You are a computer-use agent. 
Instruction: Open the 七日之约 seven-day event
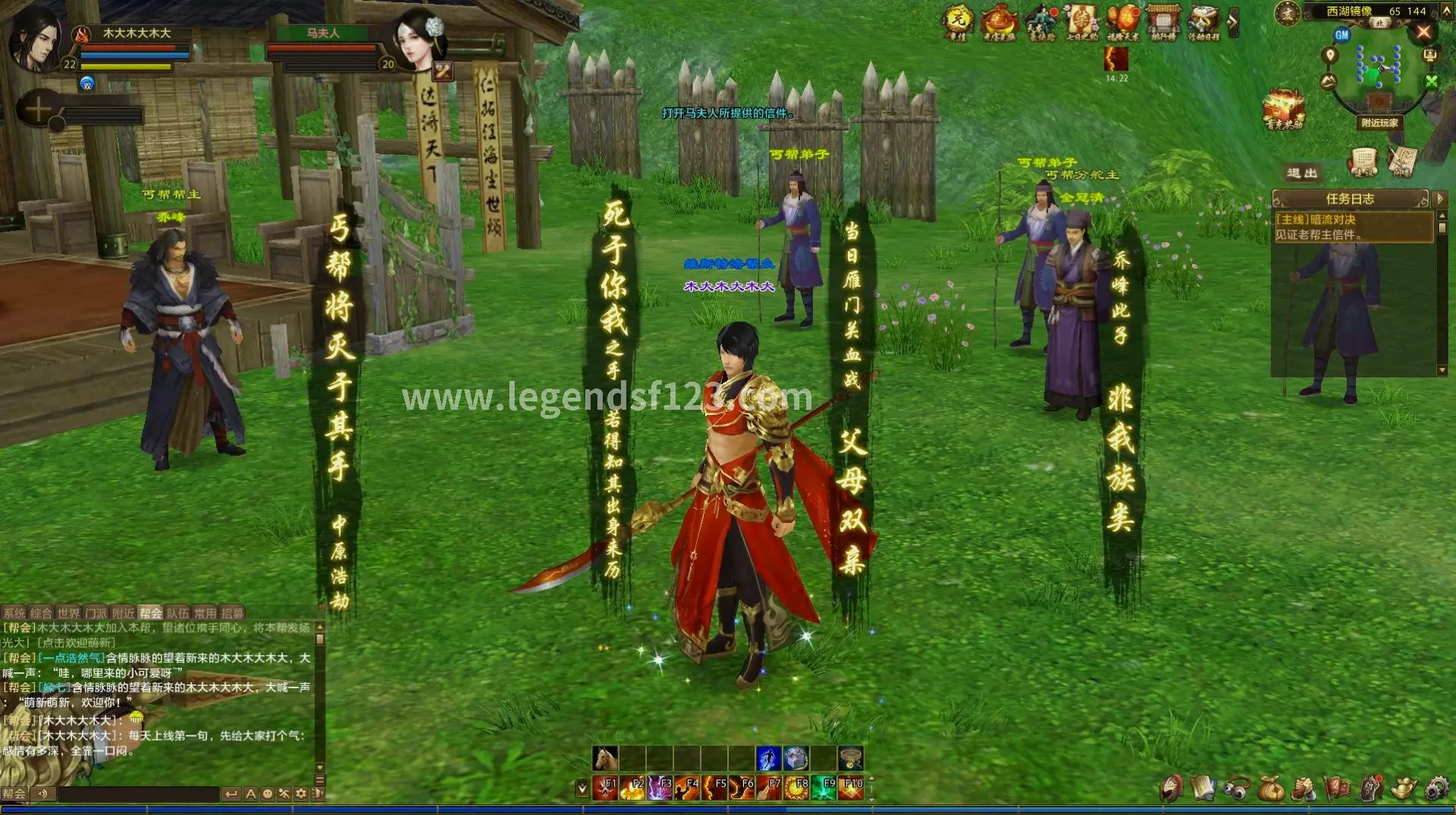(1081, 22)
